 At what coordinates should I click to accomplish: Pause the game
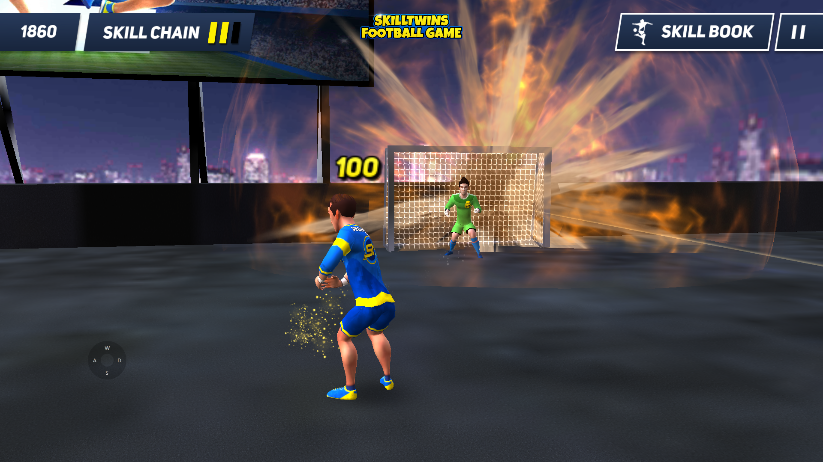pos(798,32)
